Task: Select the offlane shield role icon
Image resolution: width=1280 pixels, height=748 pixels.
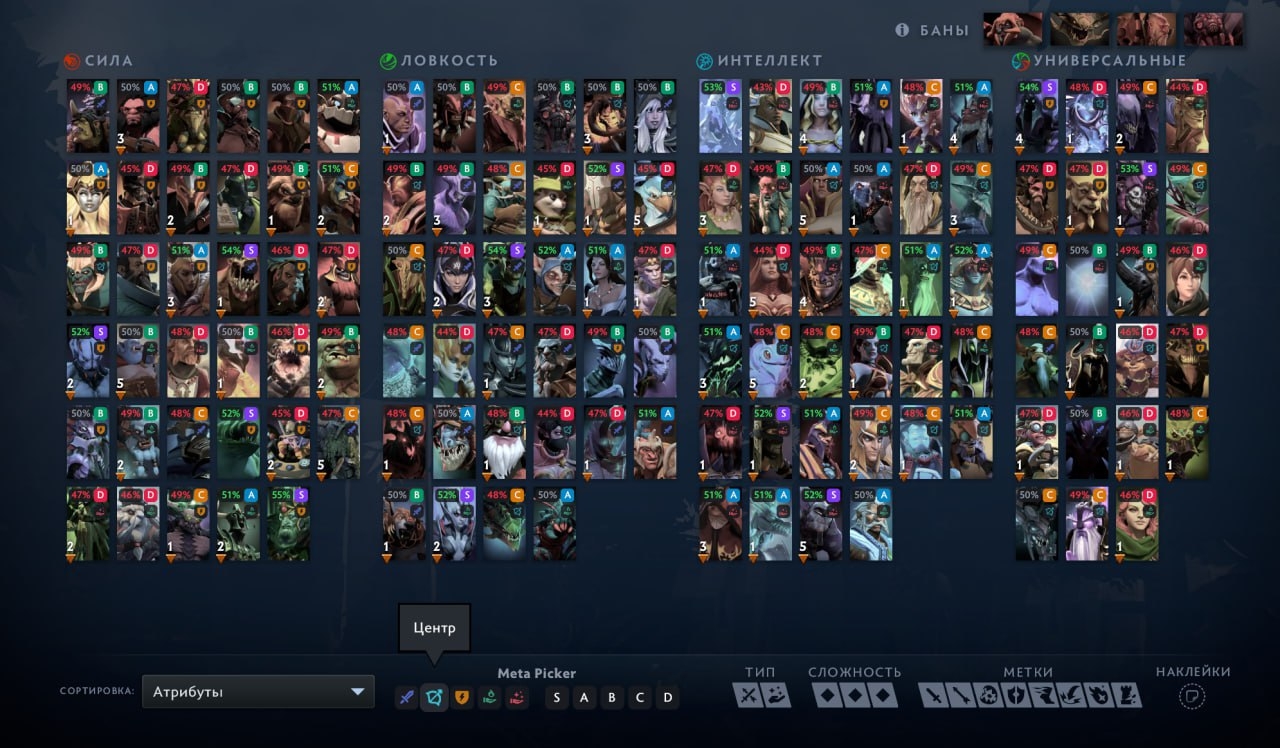Action: (x=462, y=697)
